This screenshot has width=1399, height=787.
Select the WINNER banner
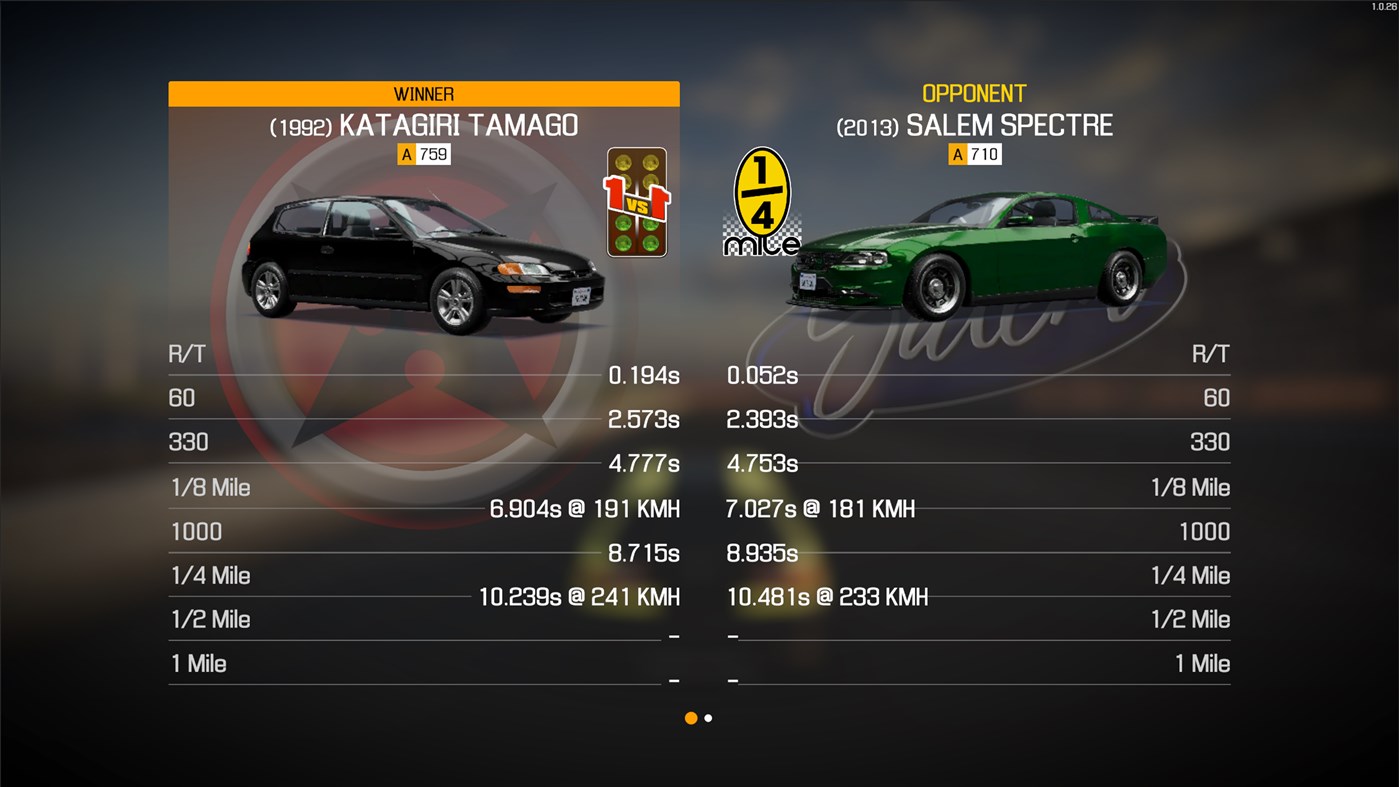423,93
